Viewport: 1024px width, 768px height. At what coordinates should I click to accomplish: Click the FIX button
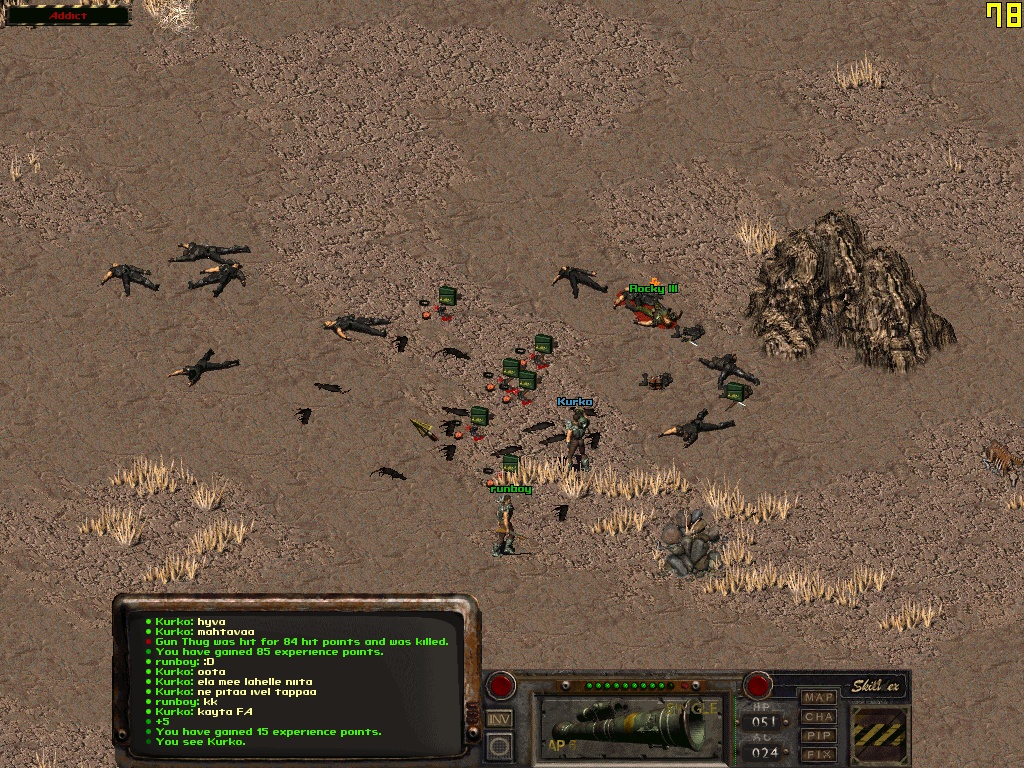click(x=819, y=754)
